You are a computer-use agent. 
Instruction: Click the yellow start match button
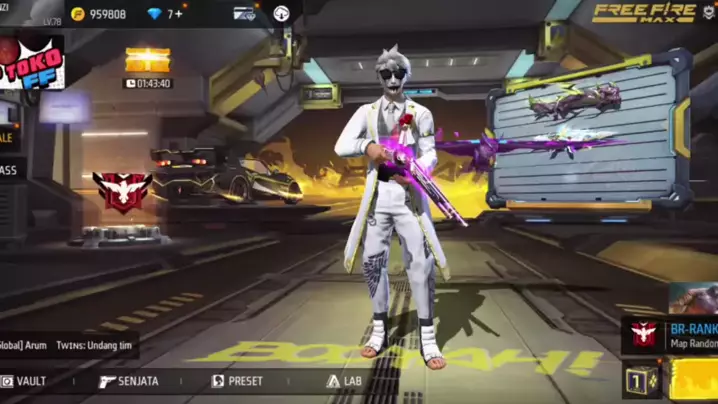(693, 381)
